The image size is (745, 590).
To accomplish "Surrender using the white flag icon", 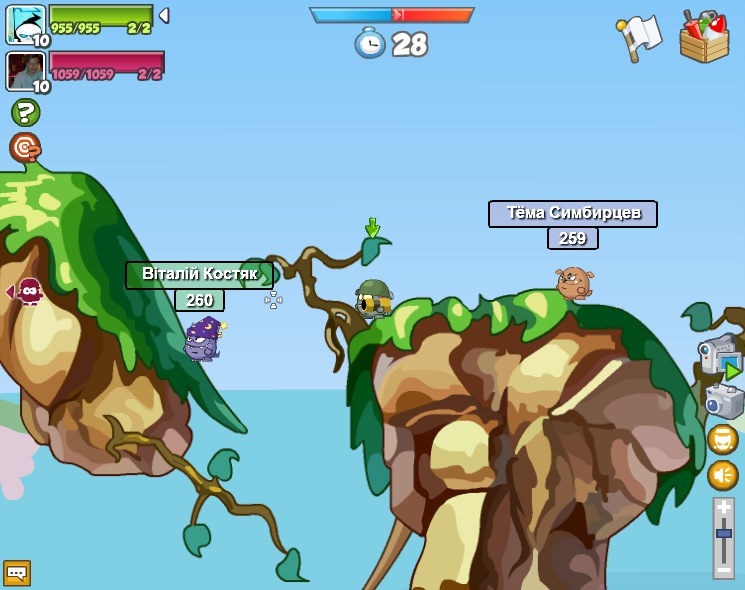I will pos(639,38).
